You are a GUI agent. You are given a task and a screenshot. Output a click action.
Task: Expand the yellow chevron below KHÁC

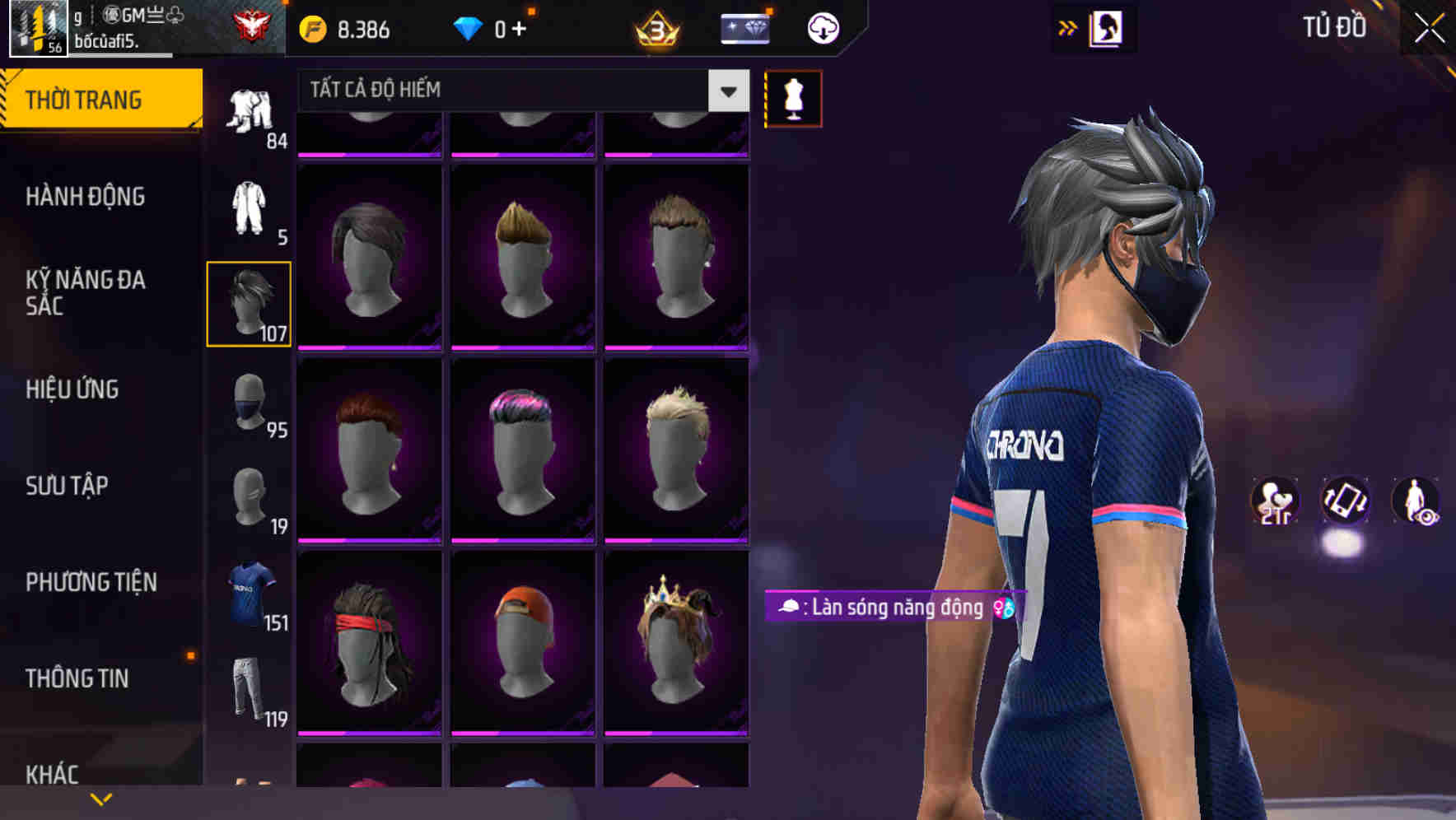102,799
